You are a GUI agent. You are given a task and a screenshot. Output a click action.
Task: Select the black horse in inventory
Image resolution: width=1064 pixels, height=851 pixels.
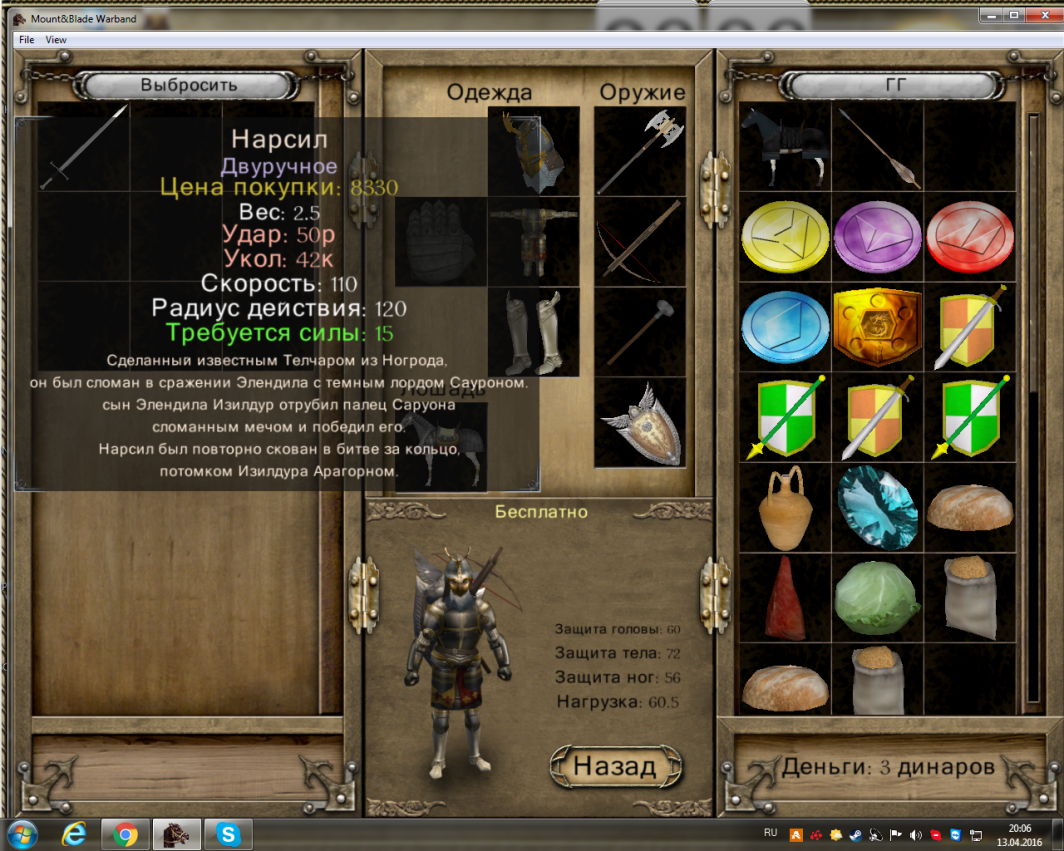pos(785,148)
